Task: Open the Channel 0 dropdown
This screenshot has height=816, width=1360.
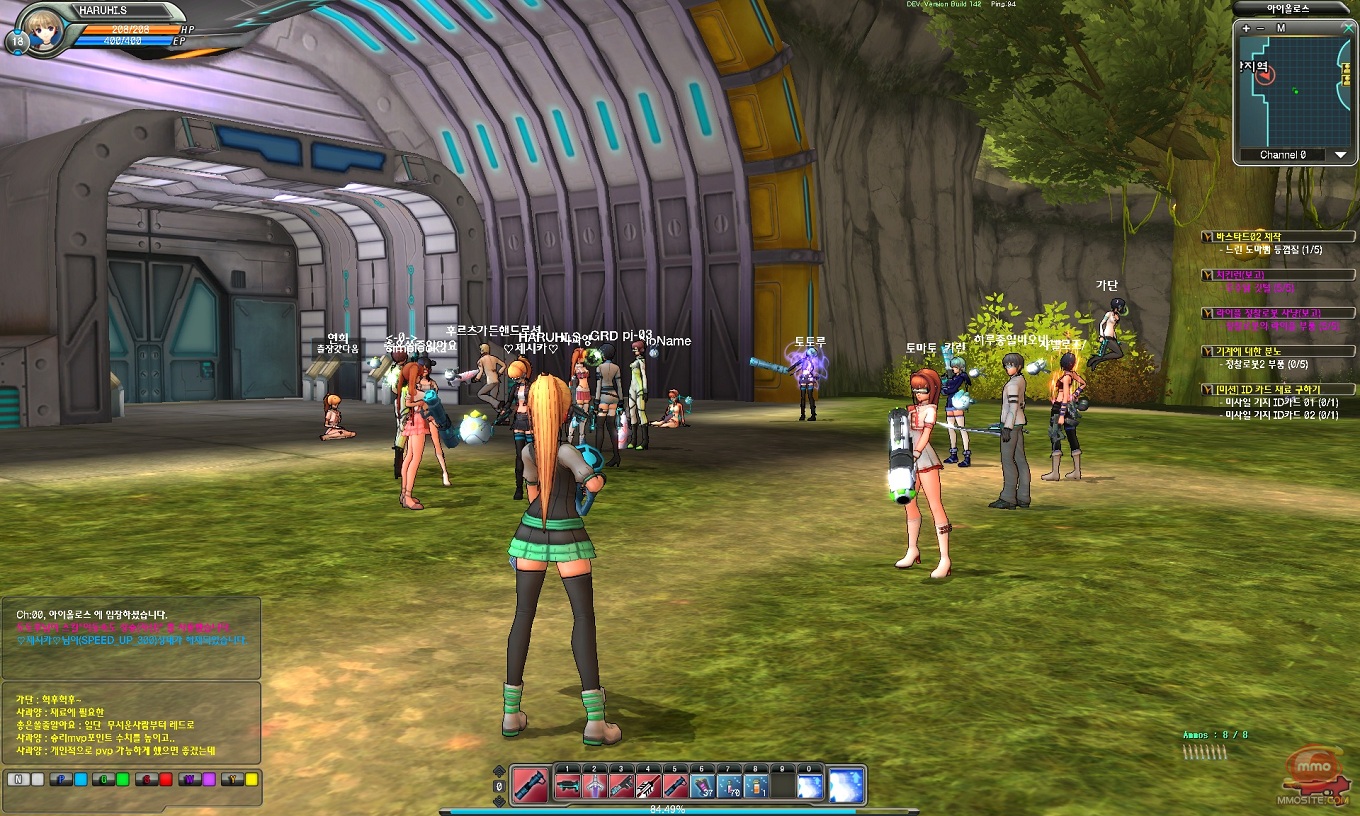Action: [x=1341, y=155]
